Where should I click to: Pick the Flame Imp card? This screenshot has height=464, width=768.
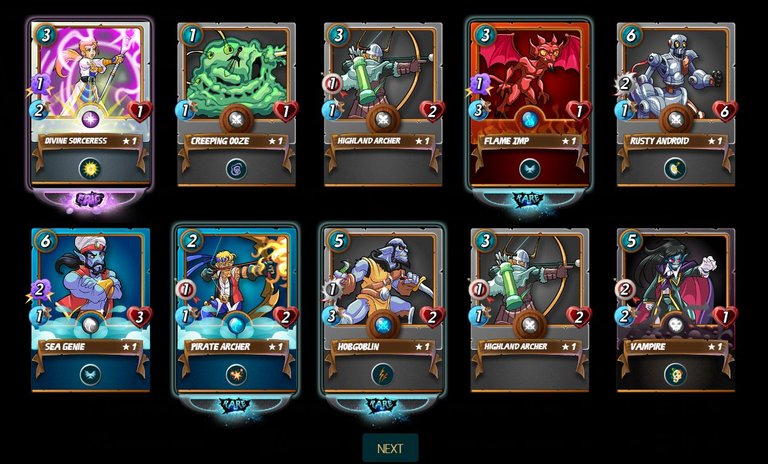(x=529, y=100)
